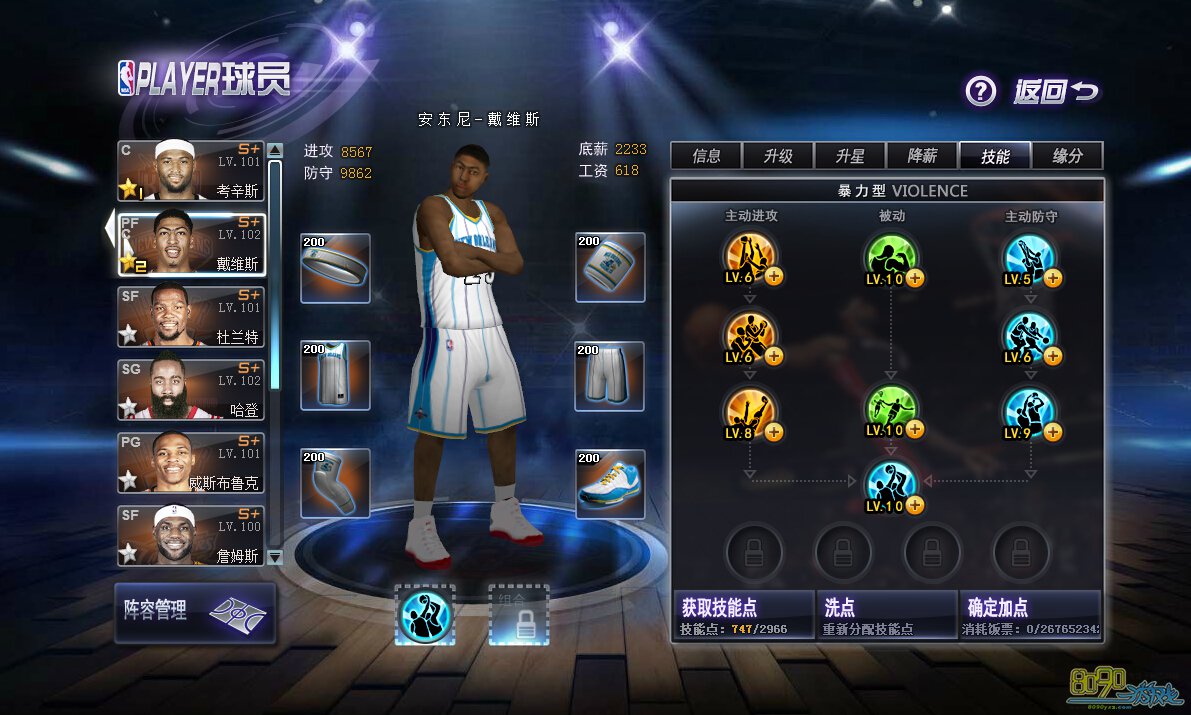Open the shorts equipment slot
The width and height of the screenshot is (1191, 715).
(610, 375)
